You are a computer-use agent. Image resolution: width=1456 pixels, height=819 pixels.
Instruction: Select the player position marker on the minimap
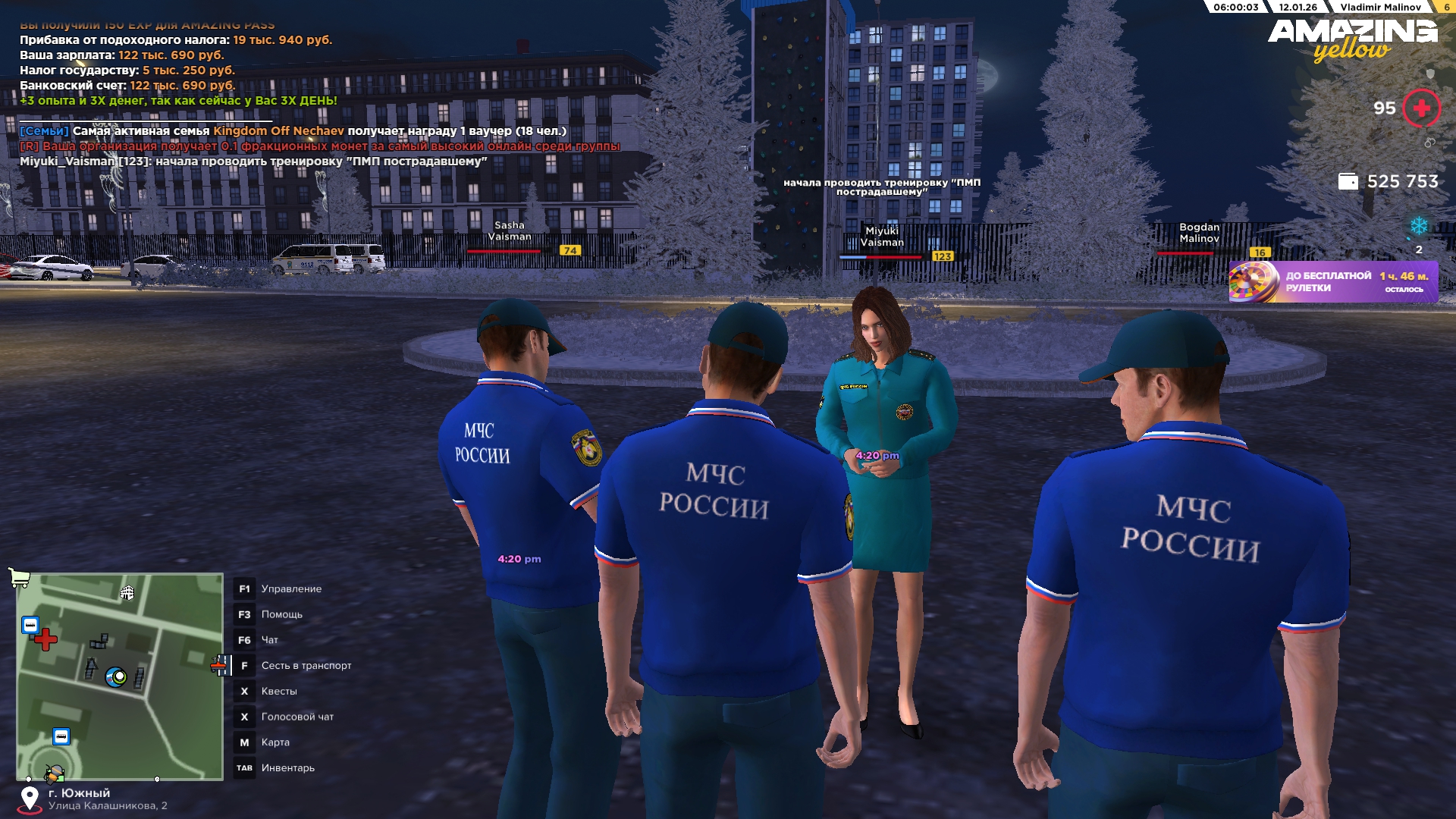click(116, 676)
